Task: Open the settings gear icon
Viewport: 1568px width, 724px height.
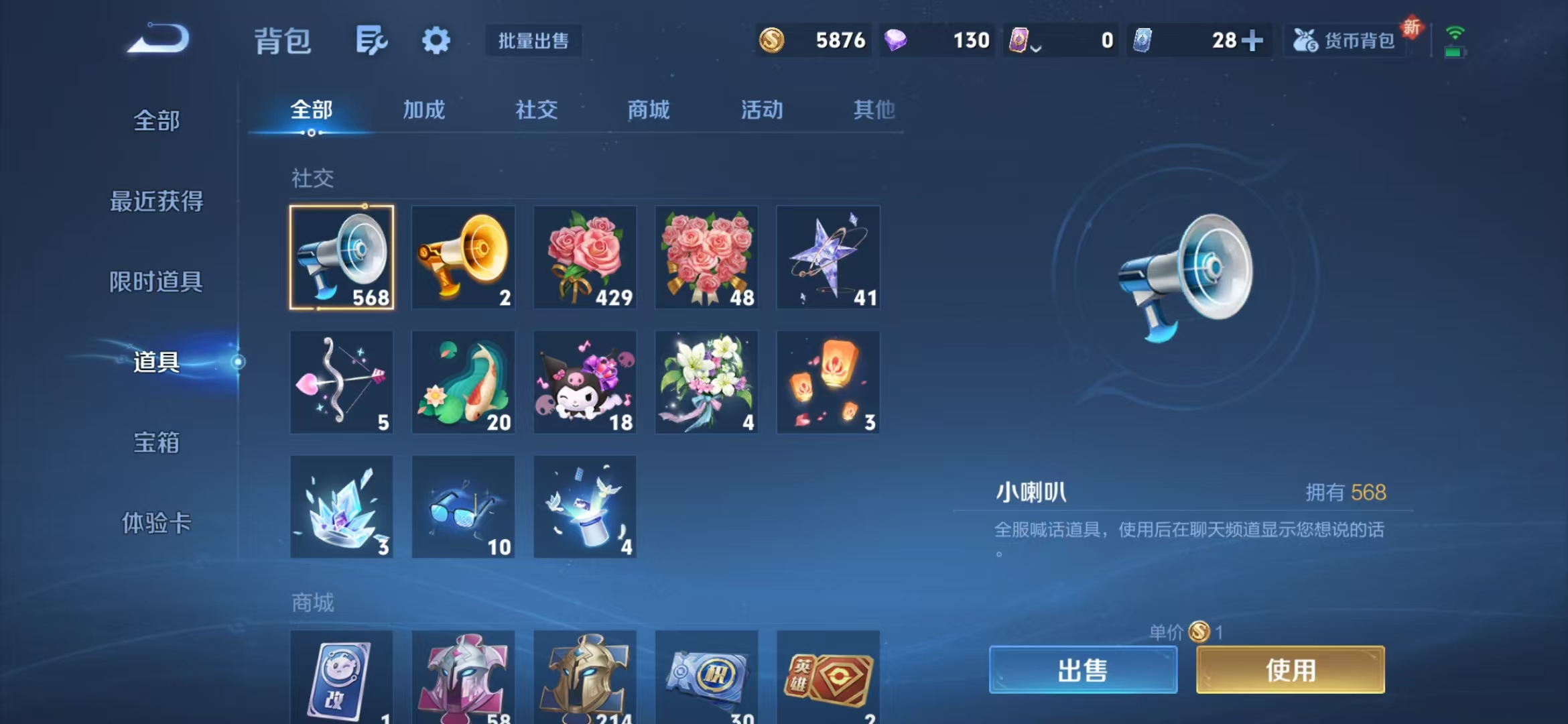Action: coord(436,40)
